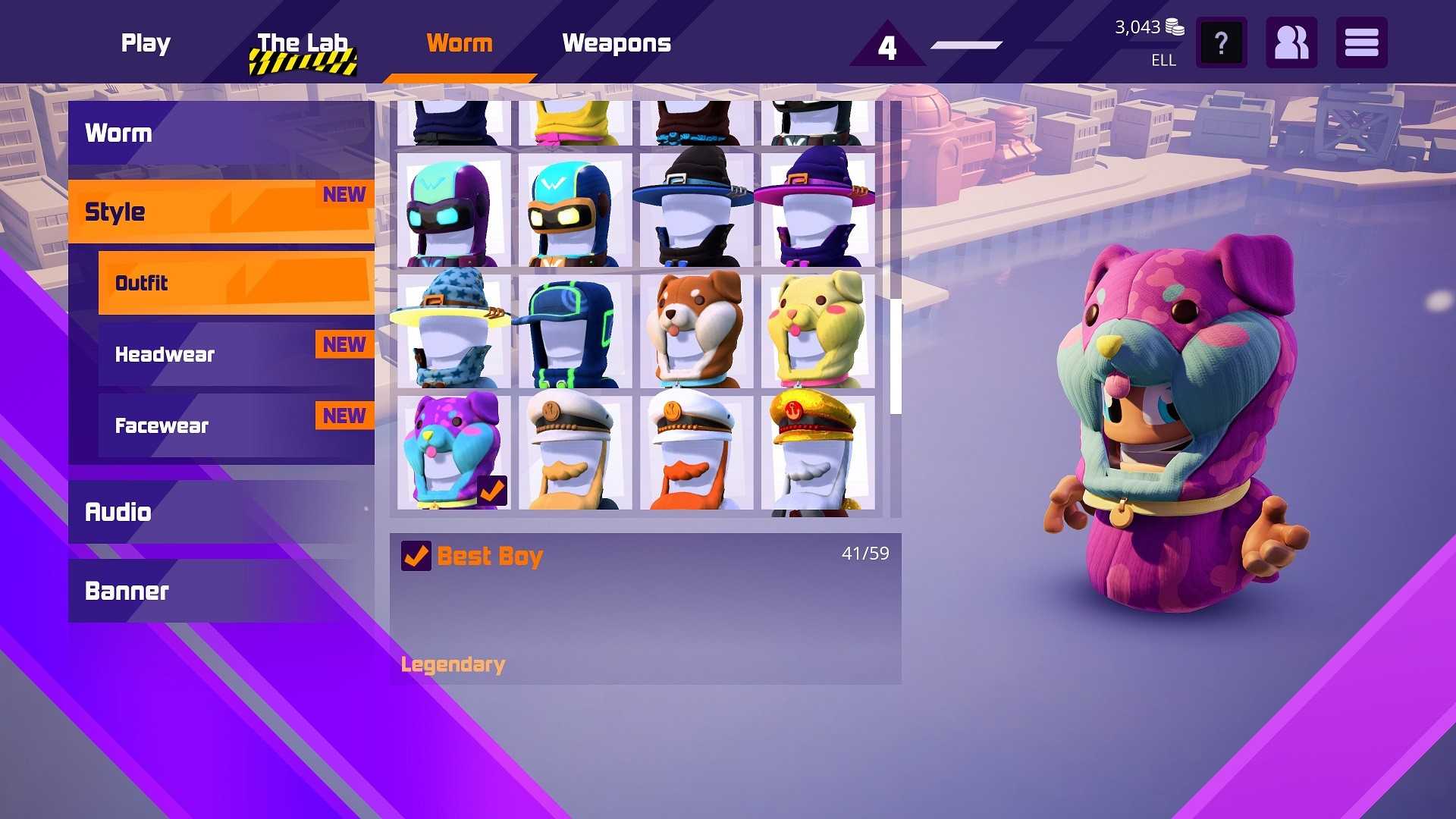Select the purple robot helmet outfit
Image resolution: width=1456 pixels, height=819 pixels.
tap(453, 210)
